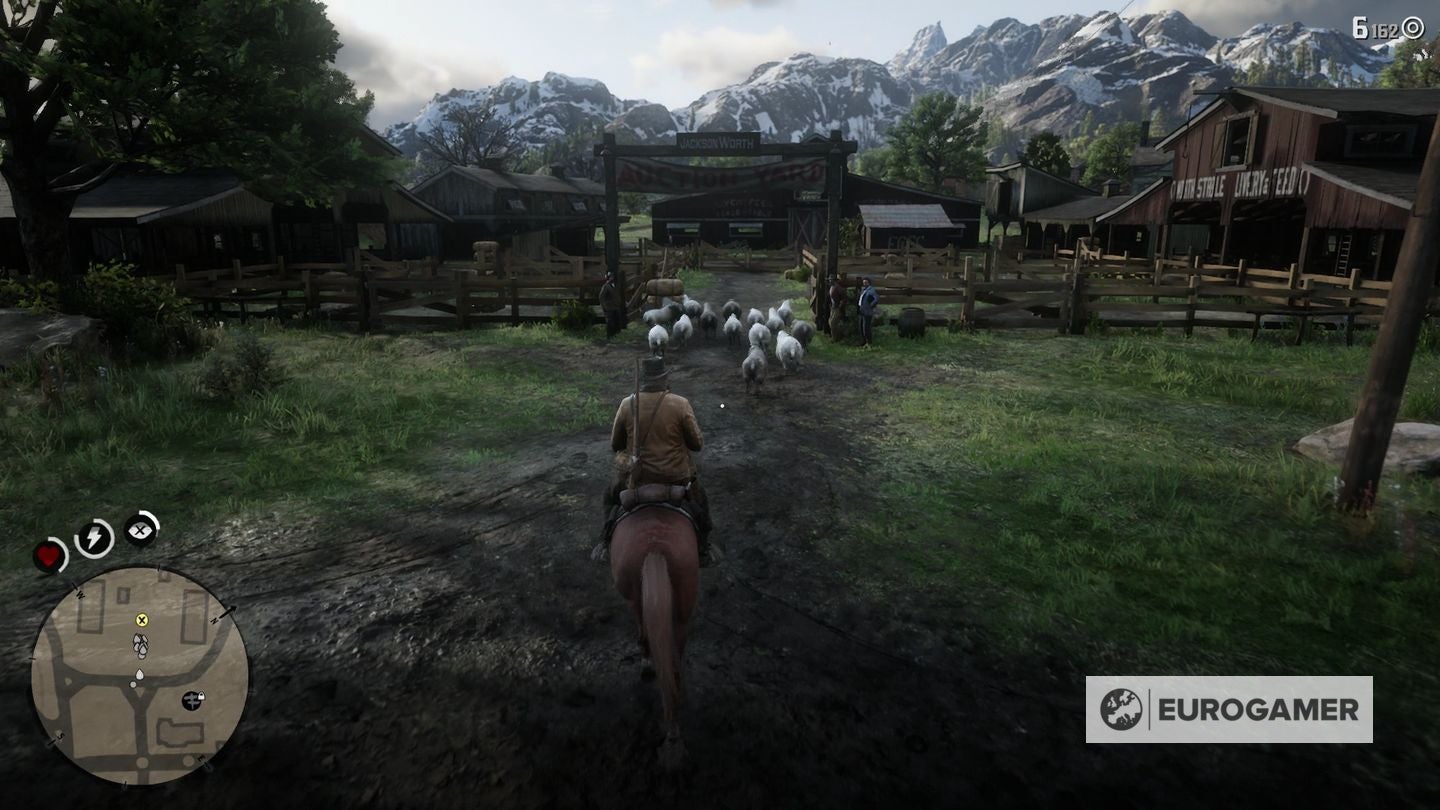Click the health core heart icon

pyautogui.click(x=48, y=554)
